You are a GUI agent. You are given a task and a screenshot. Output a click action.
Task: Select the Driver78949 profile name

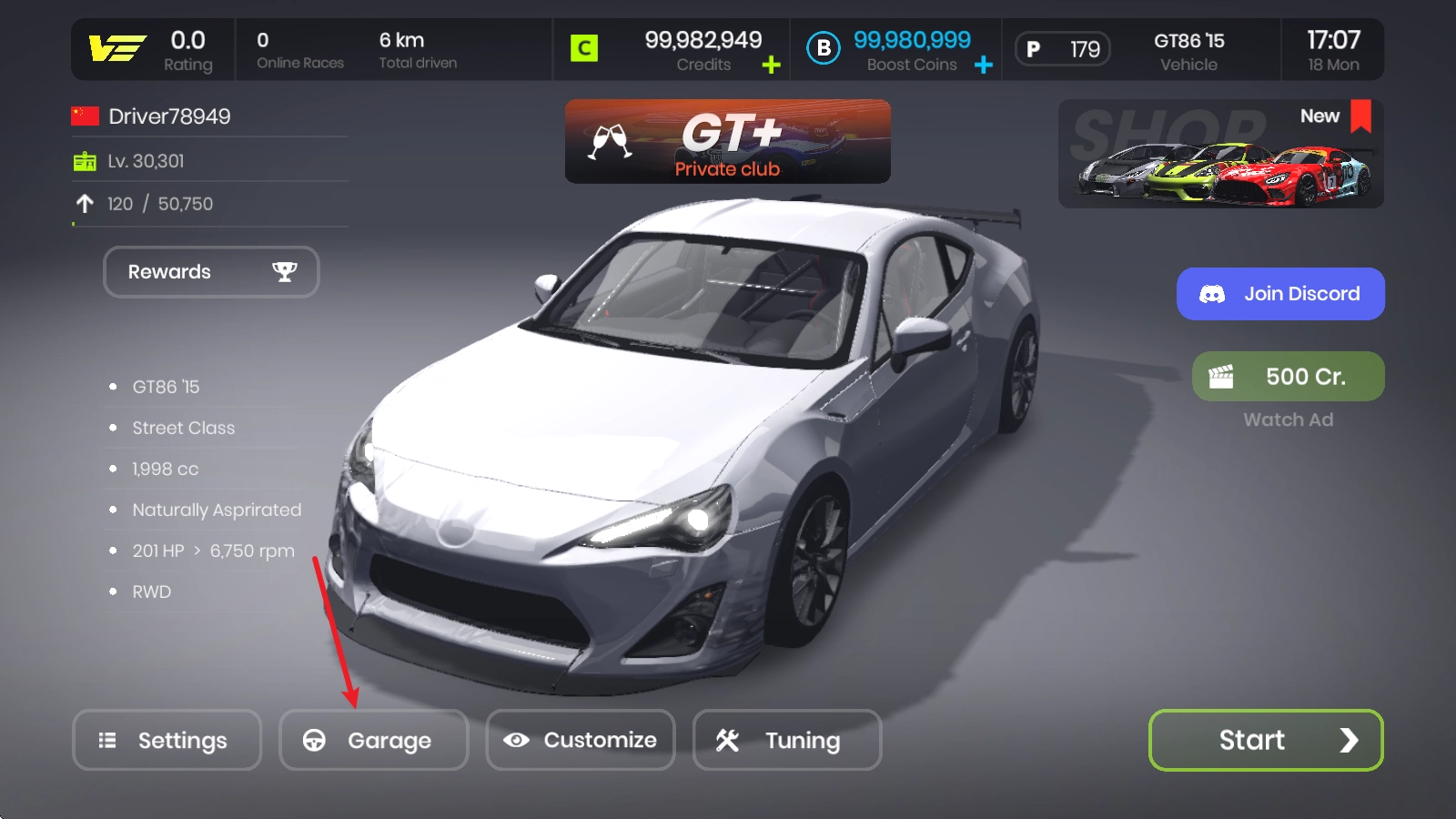(169, 116)
